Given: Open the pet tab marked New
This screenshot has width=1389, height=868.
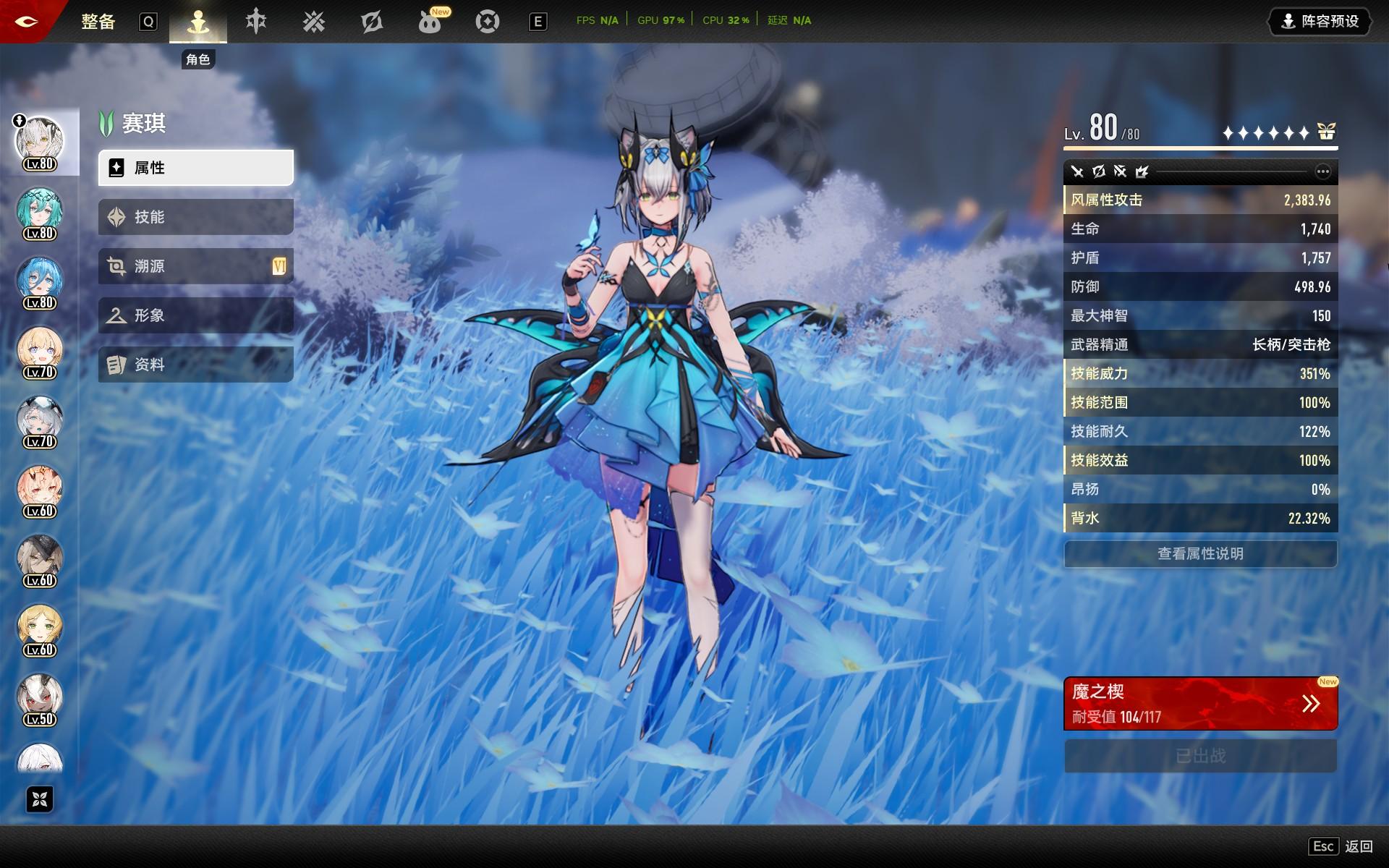Looking at the screenshot, I should [430, 22].
